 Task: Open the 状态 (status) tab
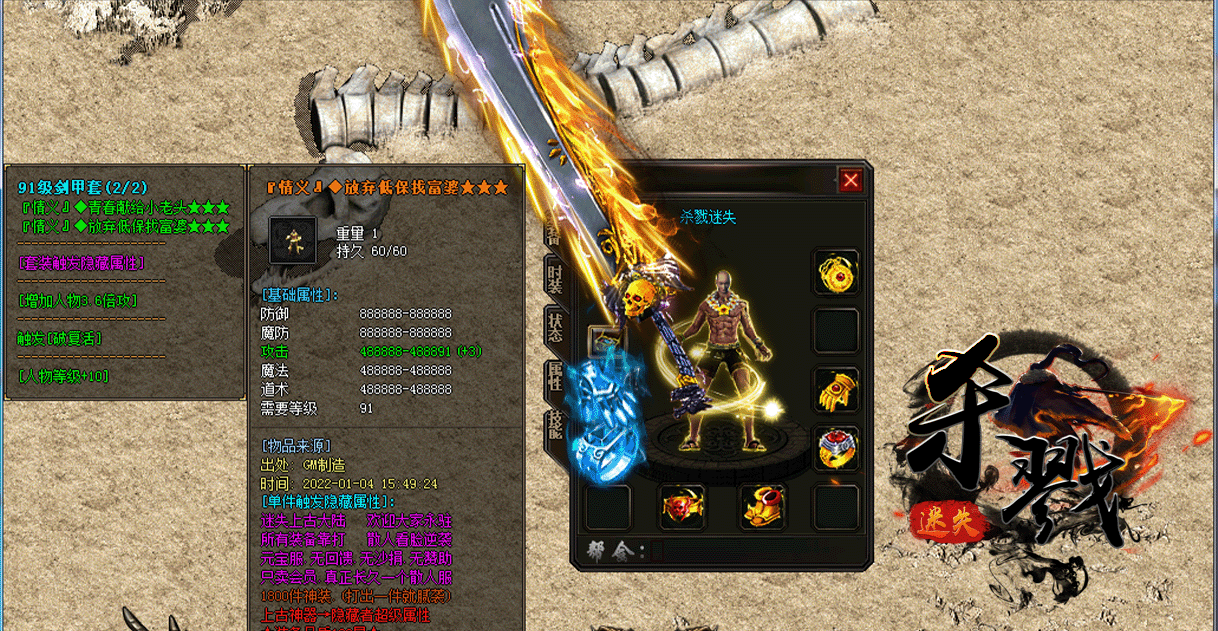[554, 326]
